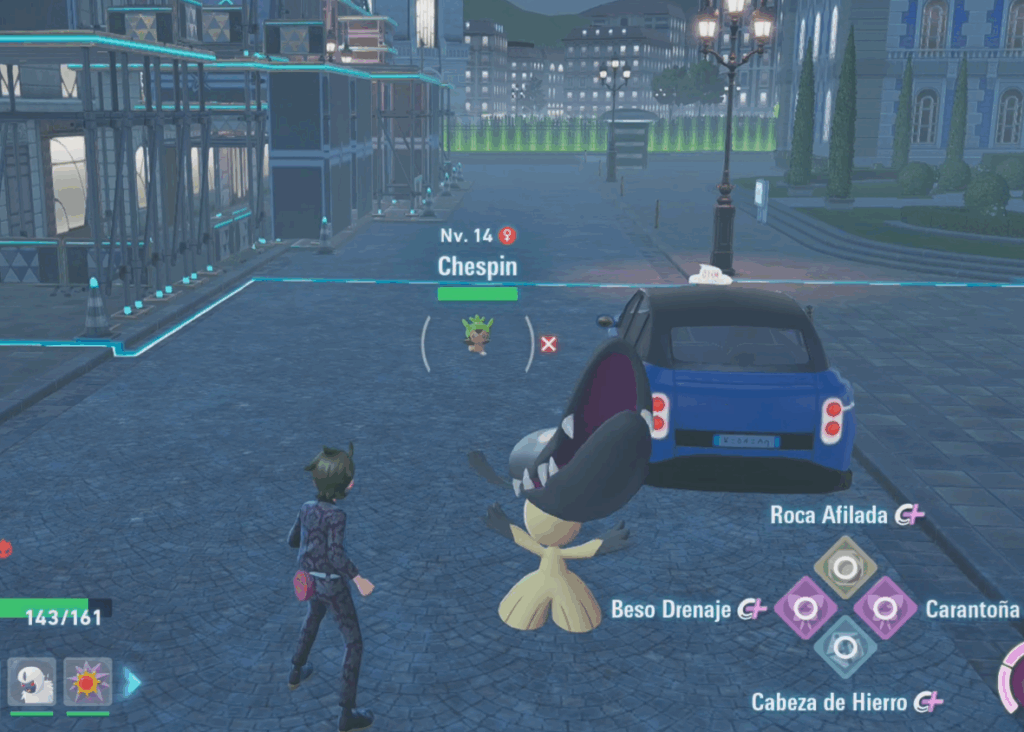Screen dimensions: 1024x732
Task: Click the cyan arrow beside party icons
Action: [132, 682]
